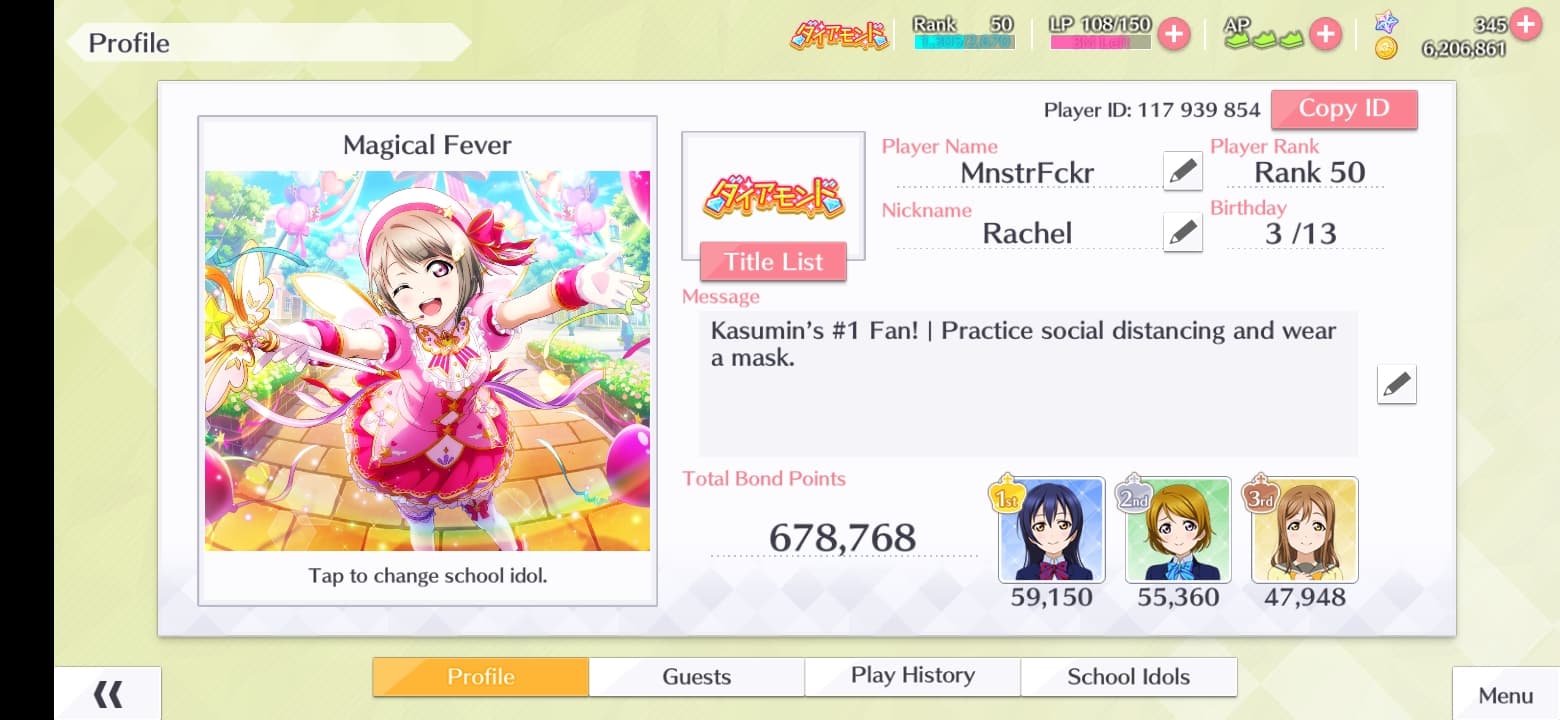The image size is (1560, 720).
Task: Refill AP using the plus button
Action: (x=1325, y=34)
